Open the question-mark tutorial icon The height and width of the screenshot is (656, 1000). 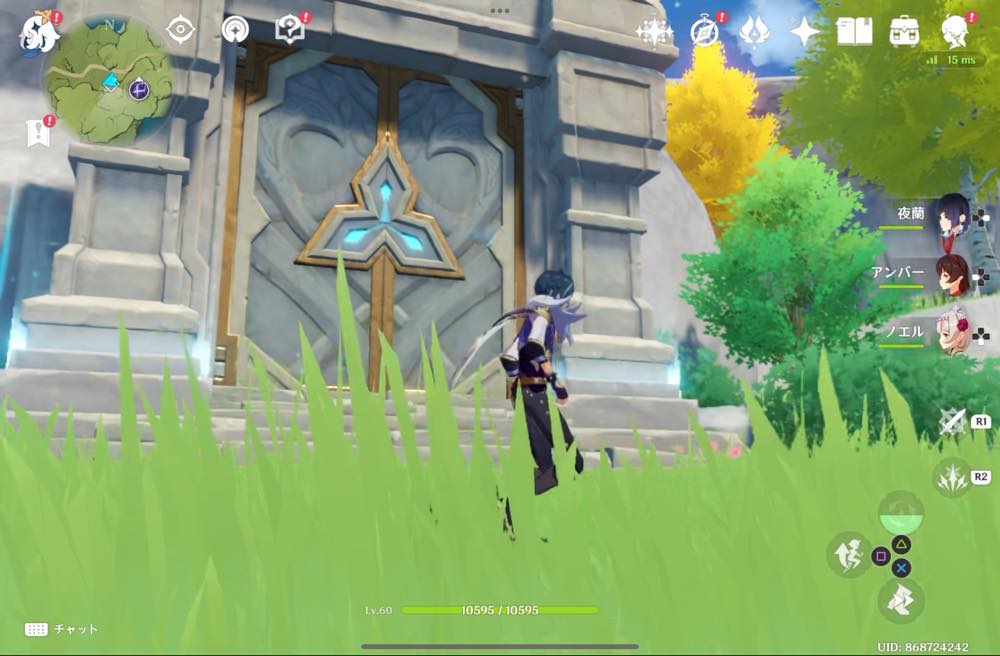coord(290,30)
